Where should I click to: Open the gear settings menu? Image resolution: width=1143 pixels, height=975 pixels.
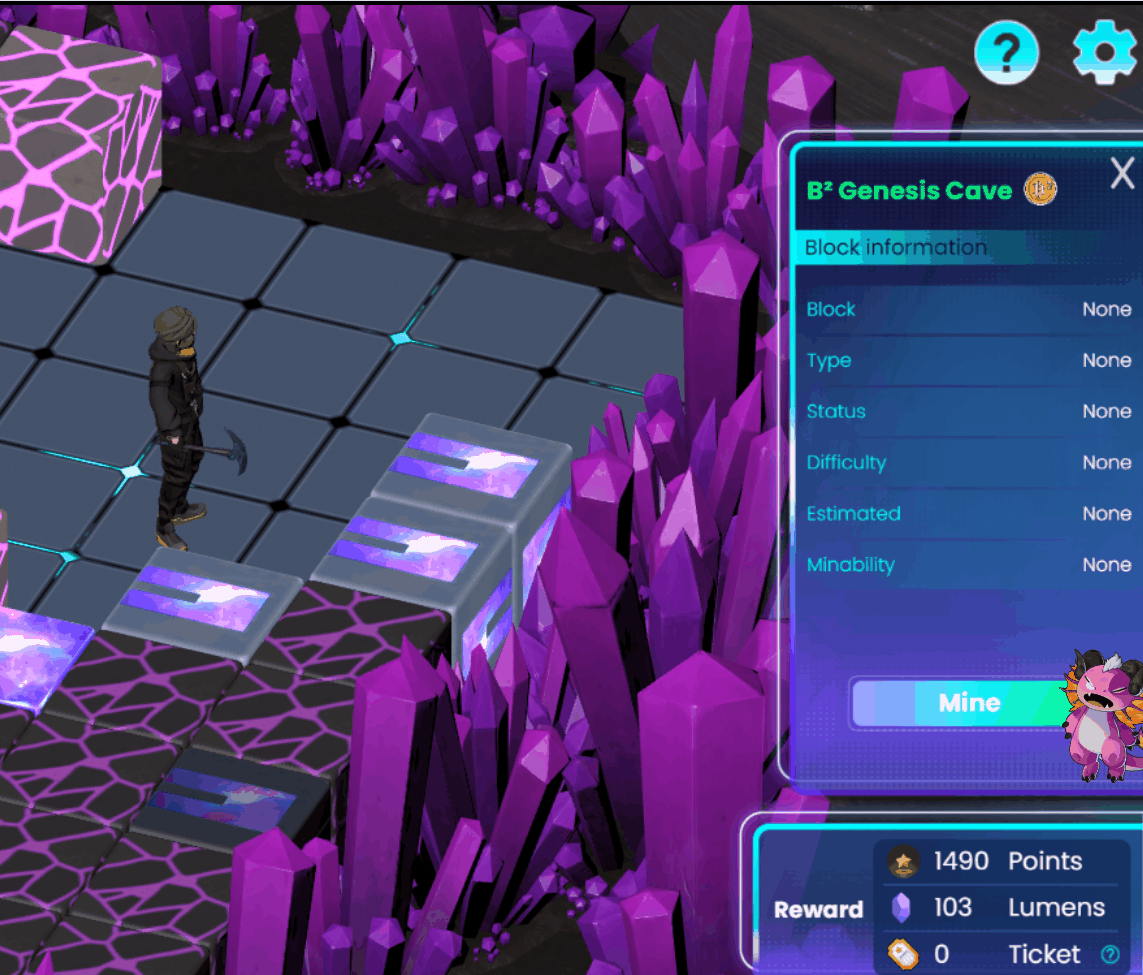pos(1107,51)
